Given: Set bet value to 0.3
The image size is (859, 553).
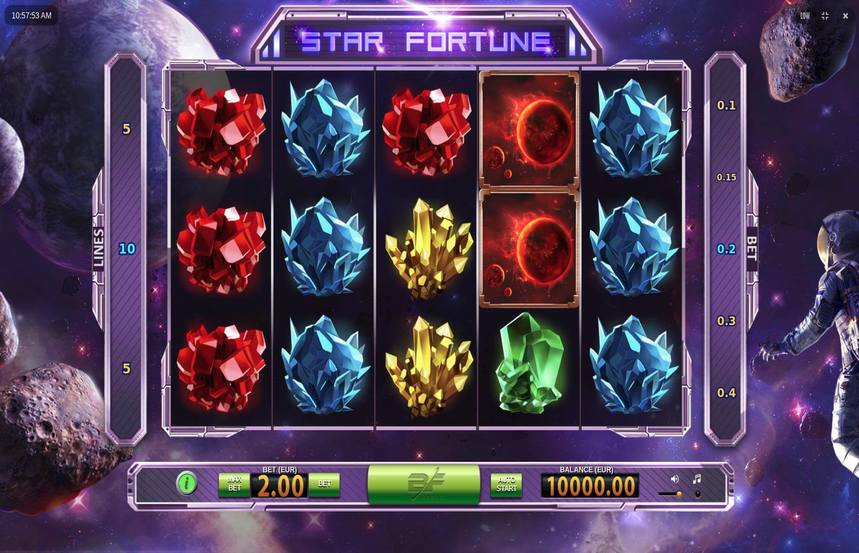Looking at the screenshot, I should (x=726, y=321).
